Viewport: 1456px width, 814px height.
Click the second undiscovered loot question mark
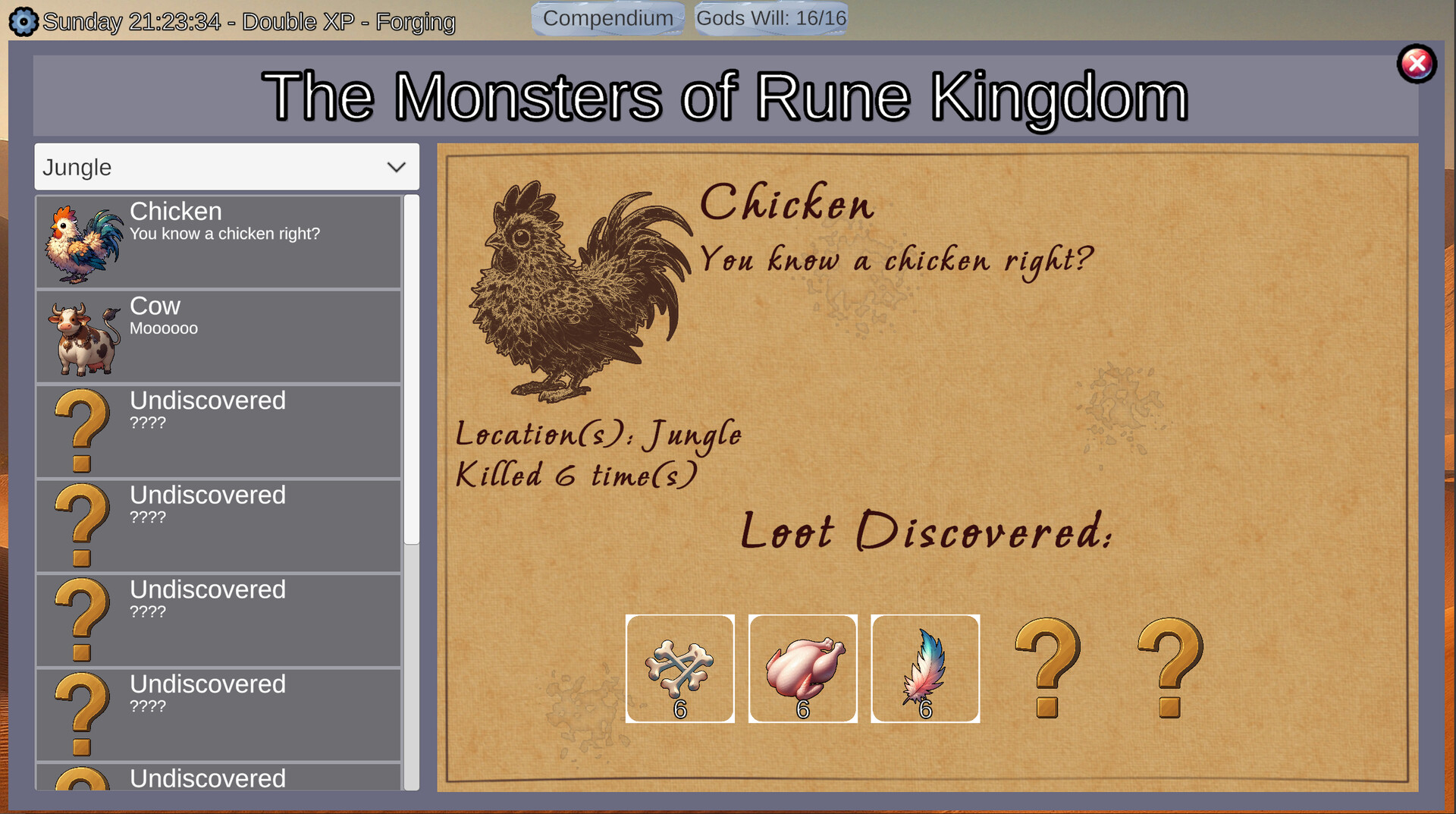coord(1168,668)
